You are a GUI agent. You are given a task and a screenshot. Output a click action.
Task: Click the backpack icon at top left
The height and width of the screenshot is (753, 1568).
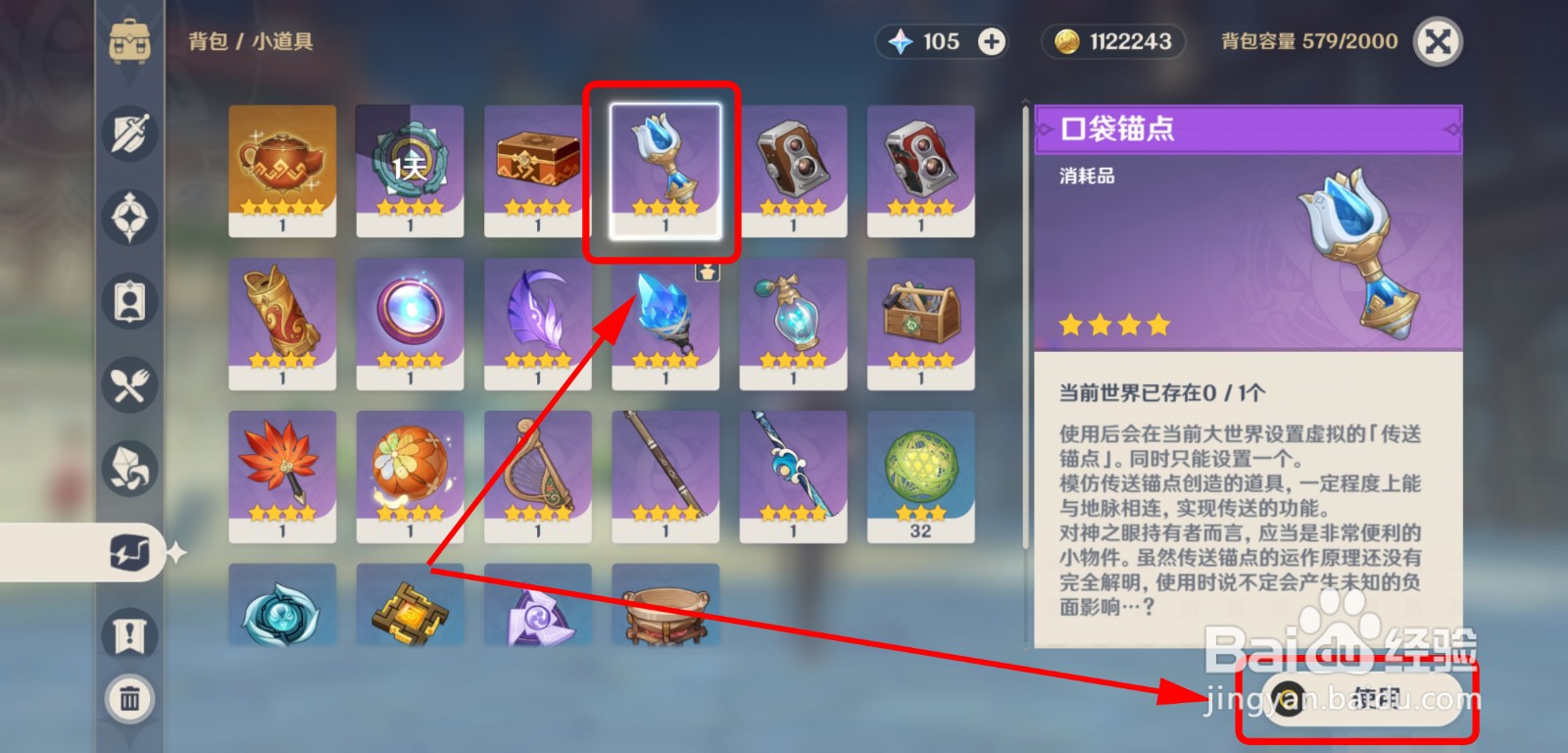(128, 41)
